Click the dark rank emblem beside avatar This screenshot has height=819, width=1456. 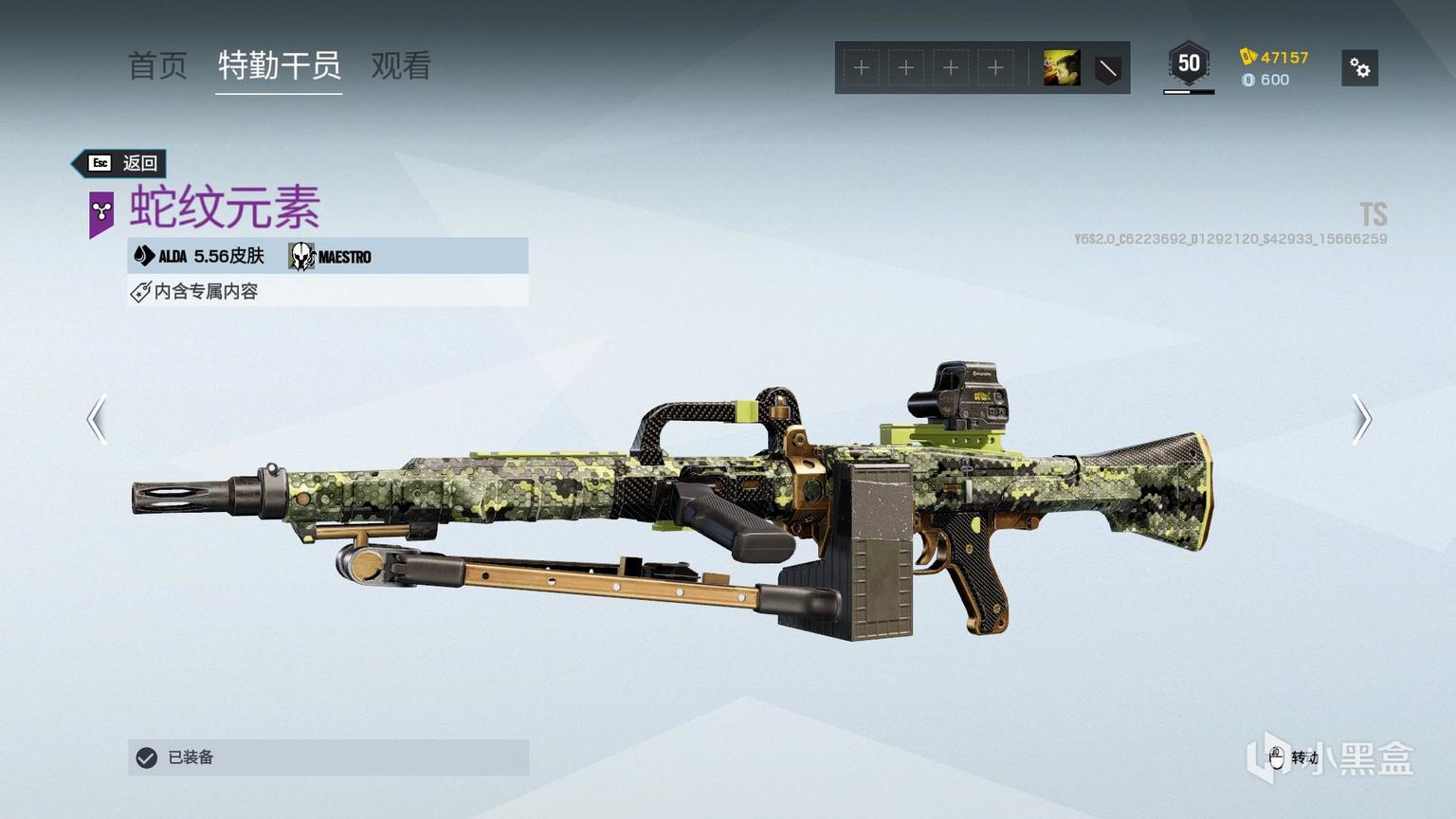[x=1107, y=68]
